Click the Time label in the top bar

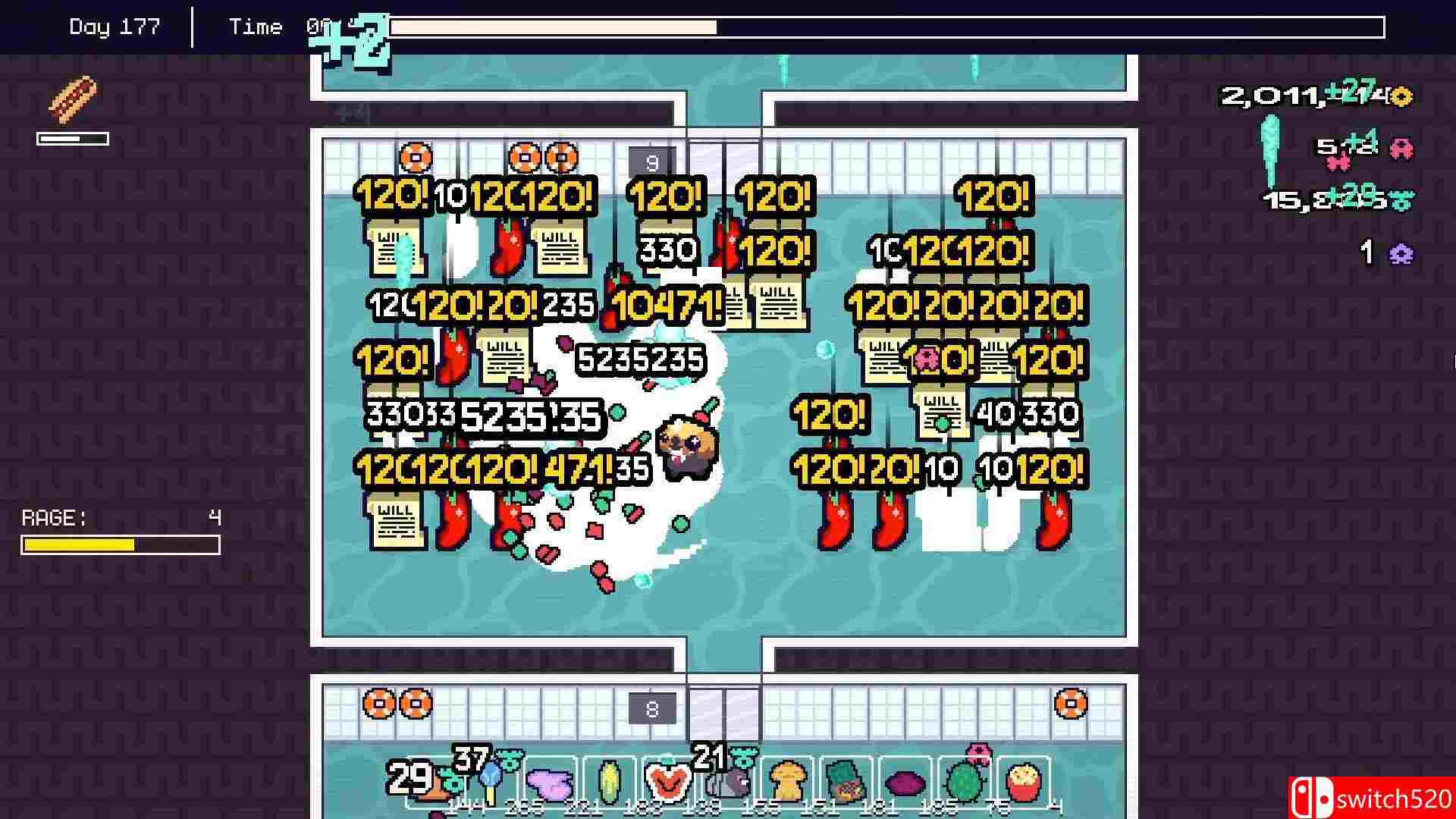pyautogui.click(x=256, y=26)
